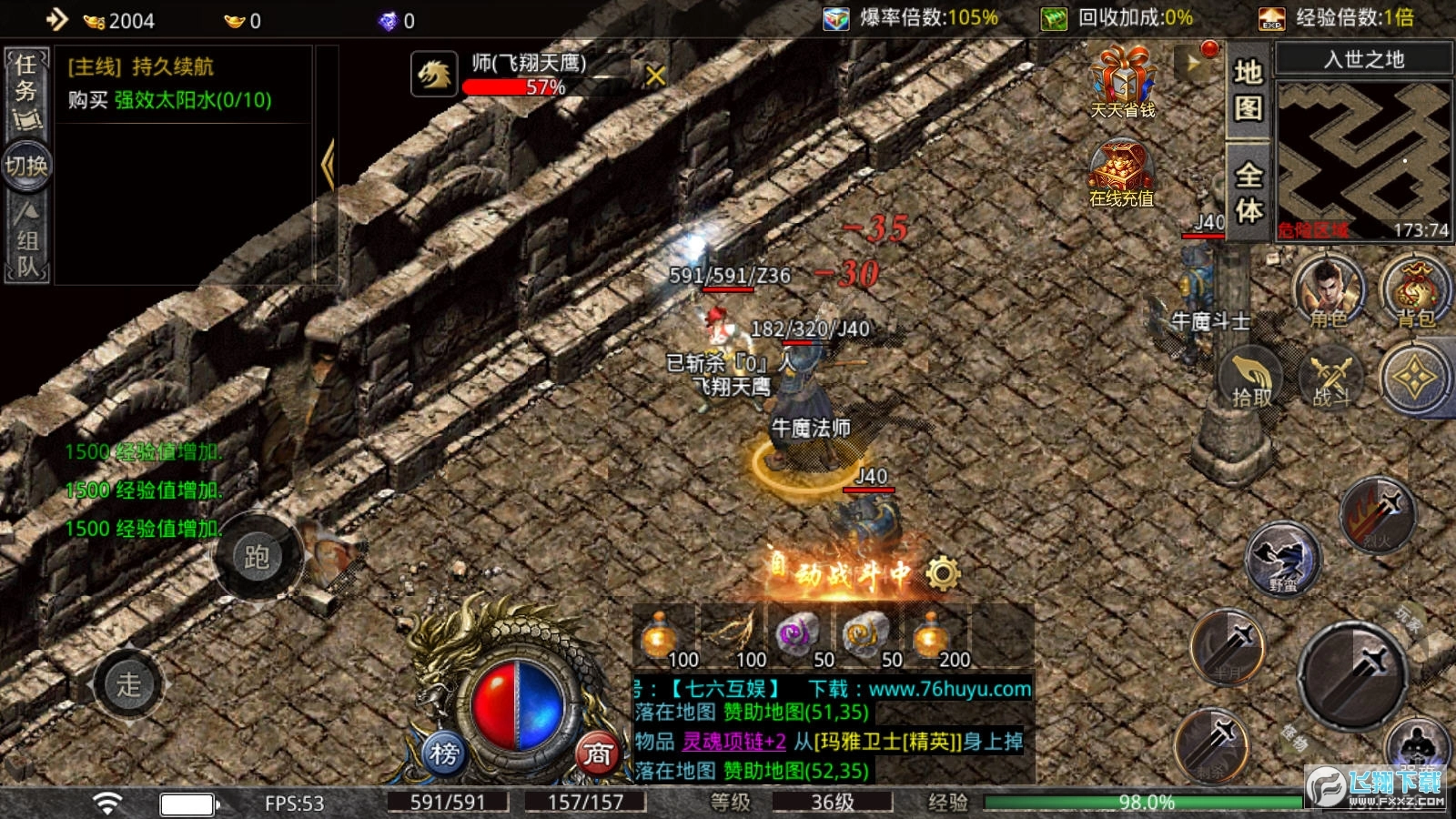Switch to the 组队 team tab
This screenshot has width=1456, height=819.
click(26, 241)
